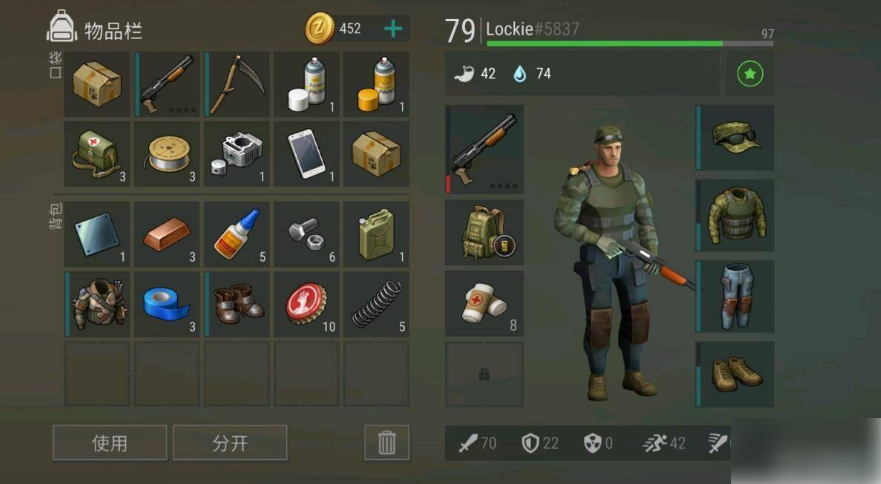Select the scythe in the pocket slots
881x484 pixels.
(x=237, y=85)
